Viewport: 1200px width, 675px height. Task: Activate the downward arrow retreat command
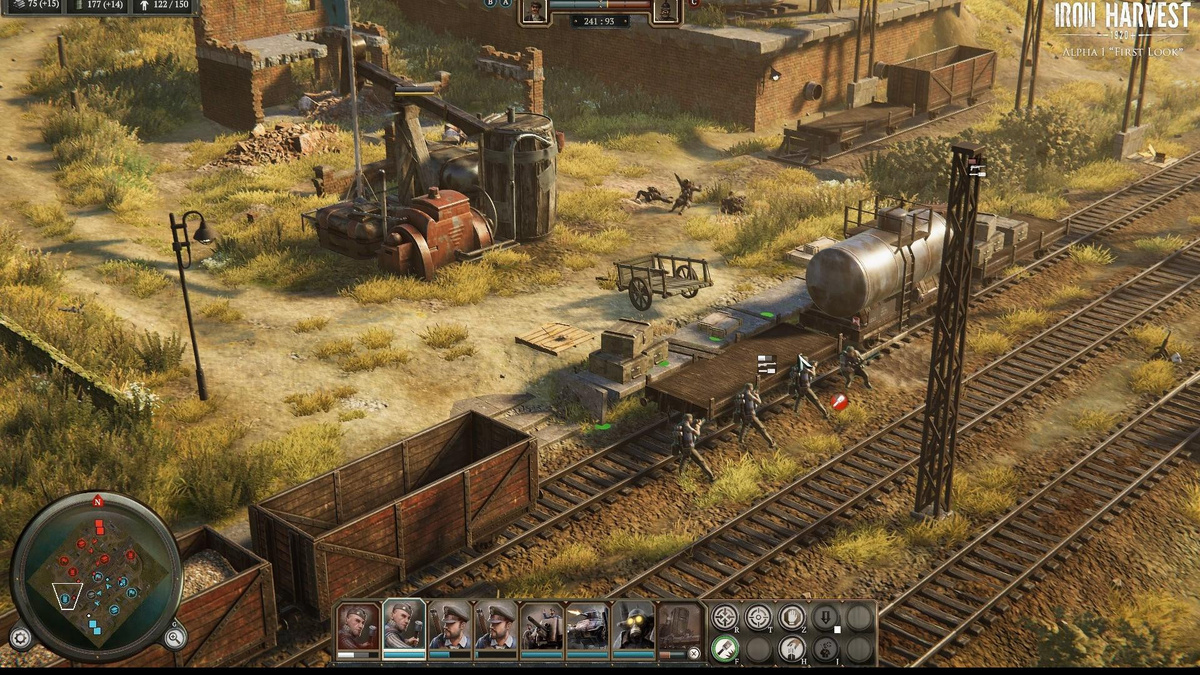pyautogui.click(x=825, y=617)
